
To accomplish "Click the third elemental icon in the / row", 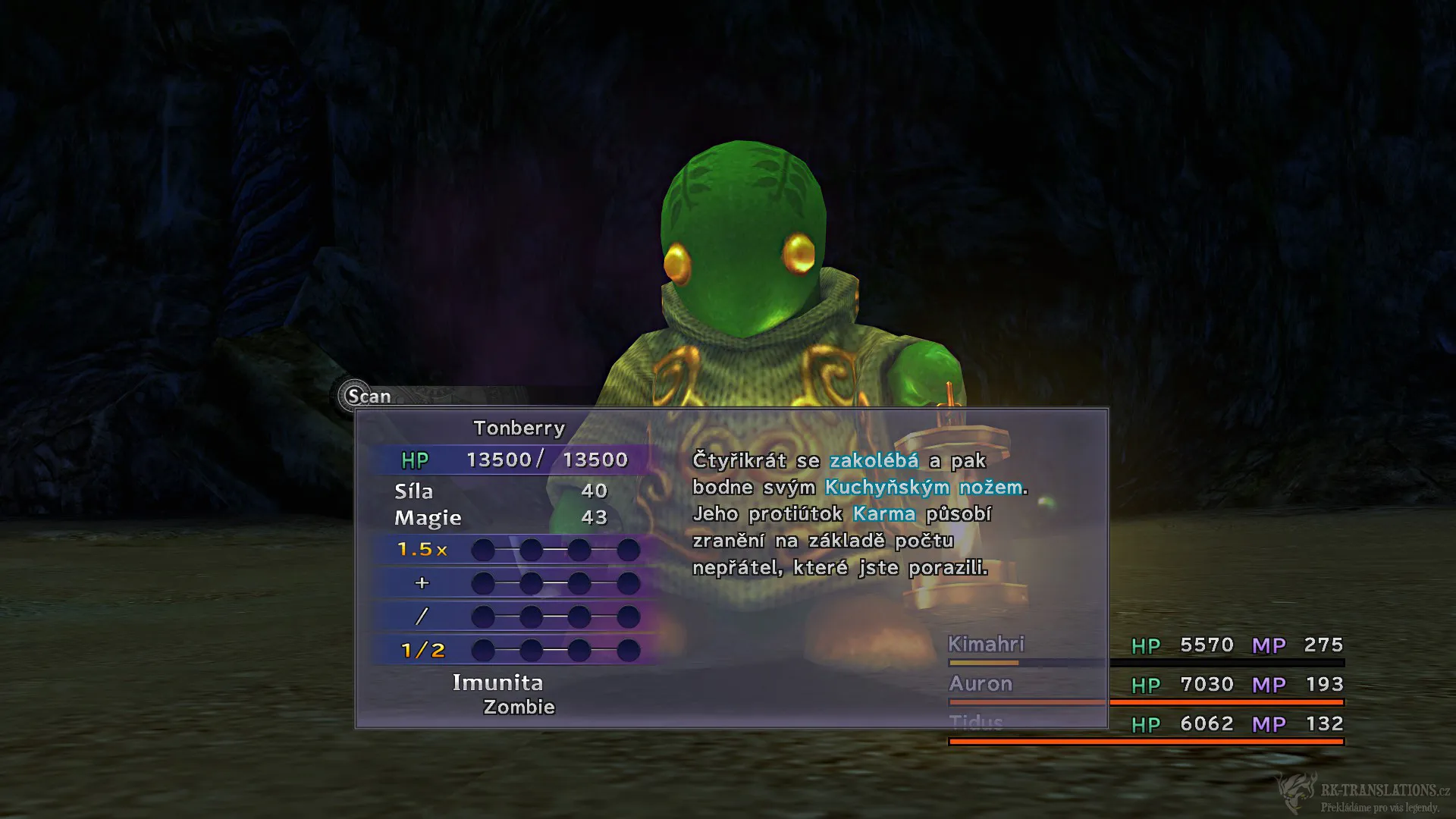I will pos(580,616).
